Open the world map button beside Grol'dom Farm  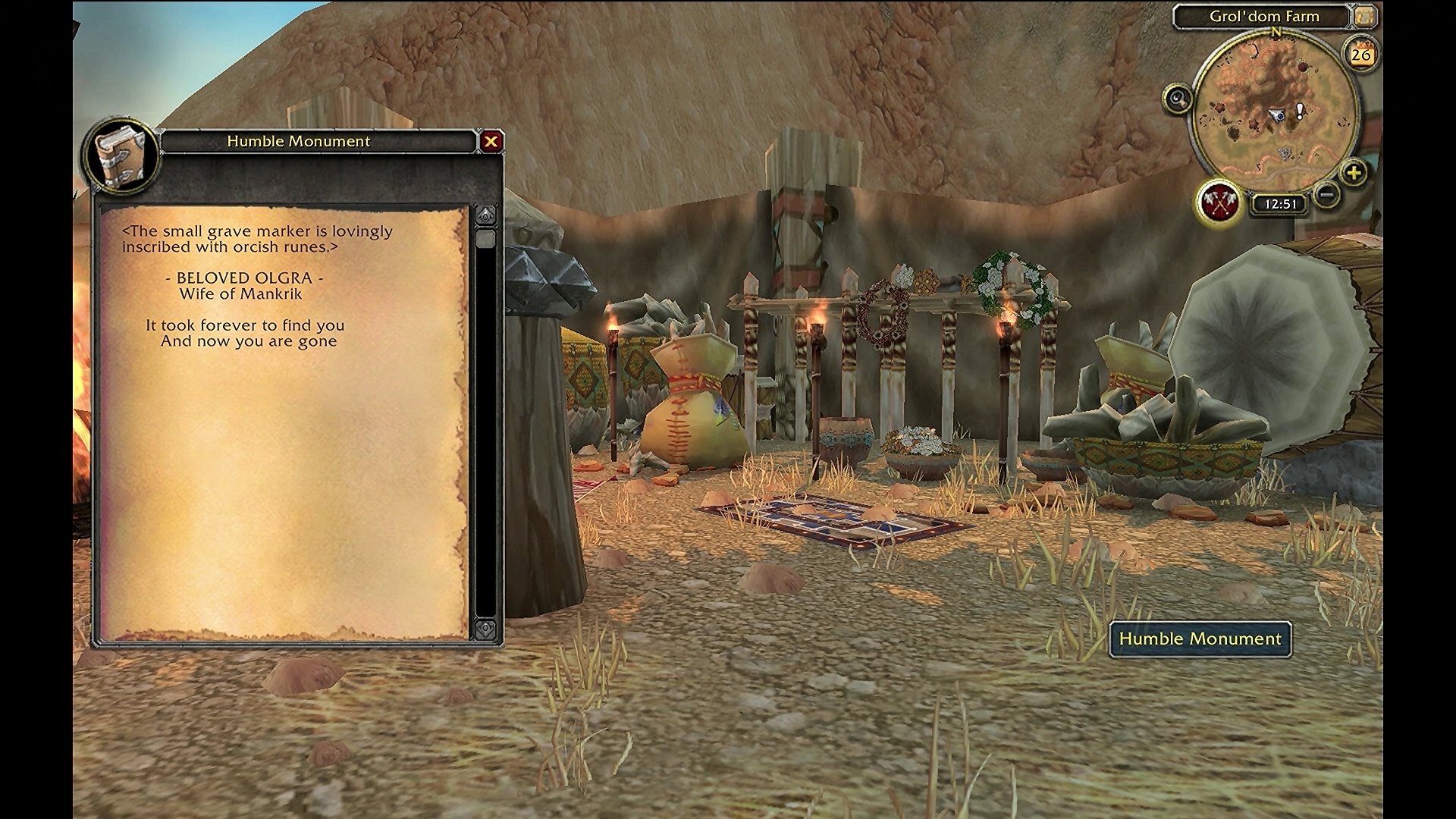1365,16
